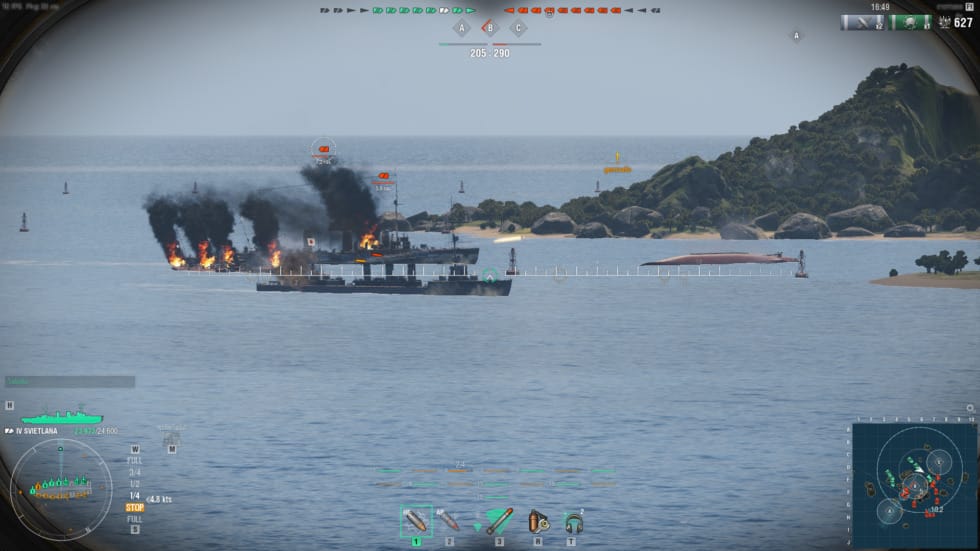The width and height of the screenshot is (980, 551).
Task: Select the torpedo launcher weapon
Action: coord(499,521)
